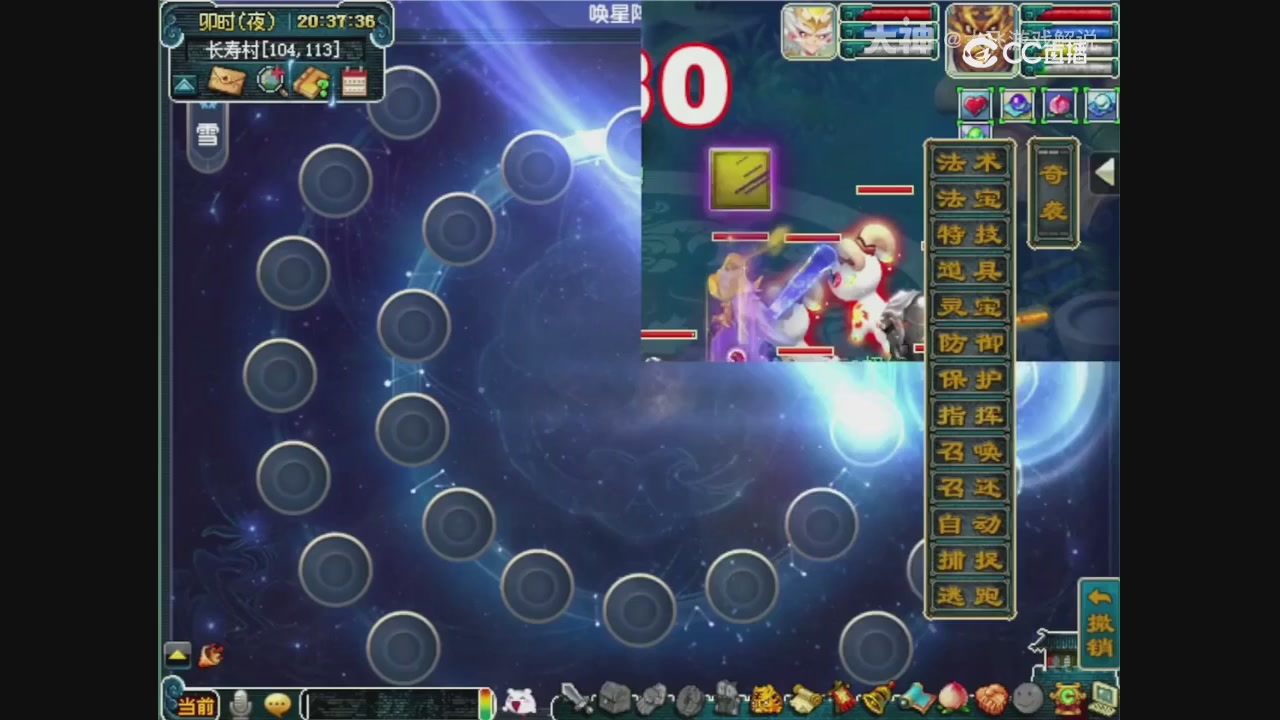1280x720 pixels.
Task: Open the chat emoticon picker next to the microphone
Action: (x=276, y=705)
